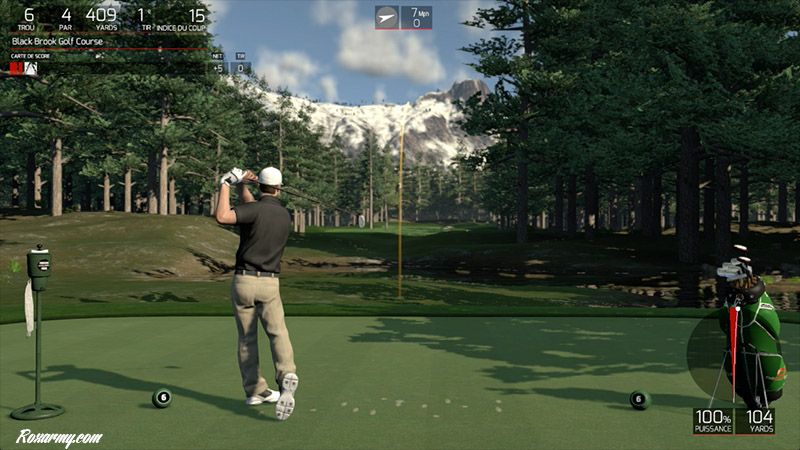The image size is (800, 450).
Task: Click the wind direction arrow icon
Action: (x=387, y=17)
